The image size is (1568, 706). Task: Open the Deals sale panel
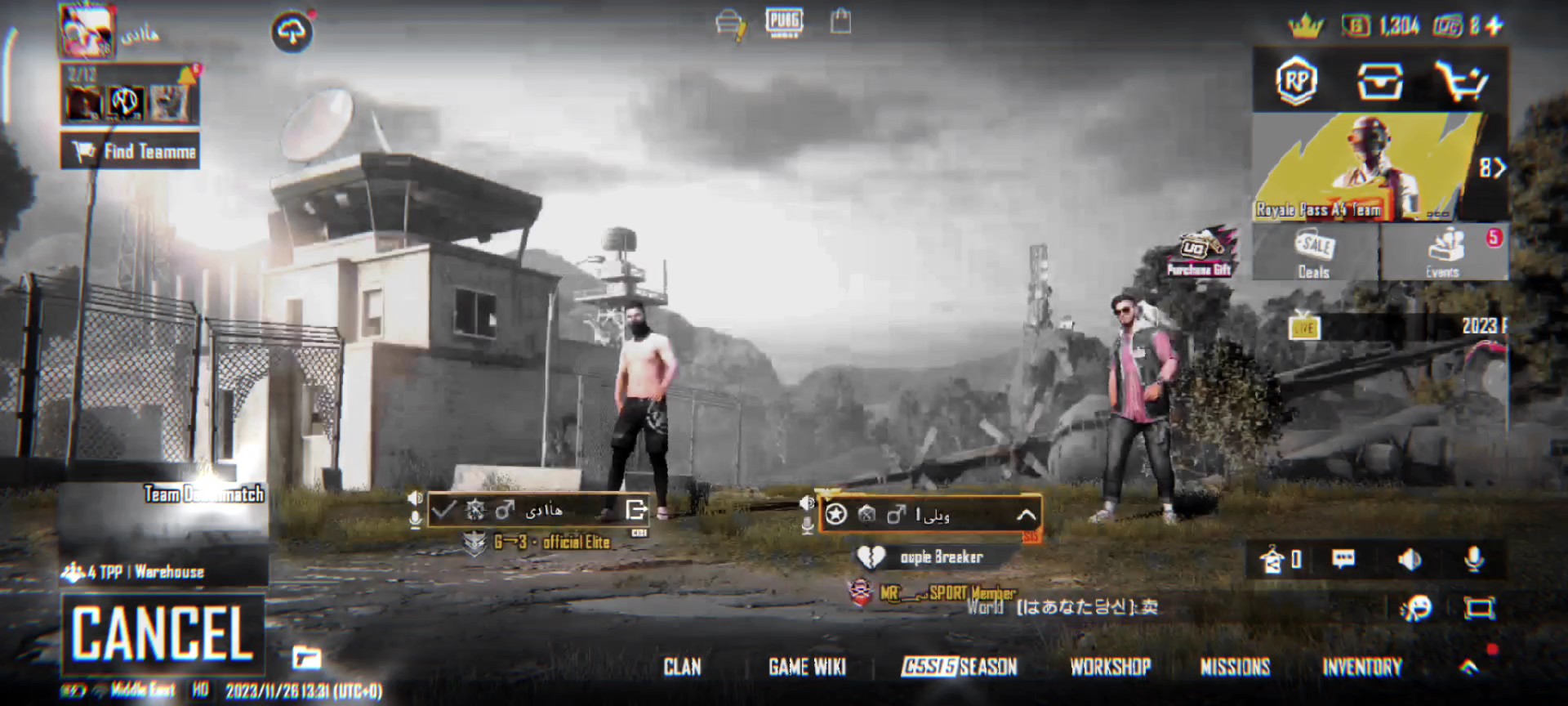pyautogui.click(x=1314, y=253)
